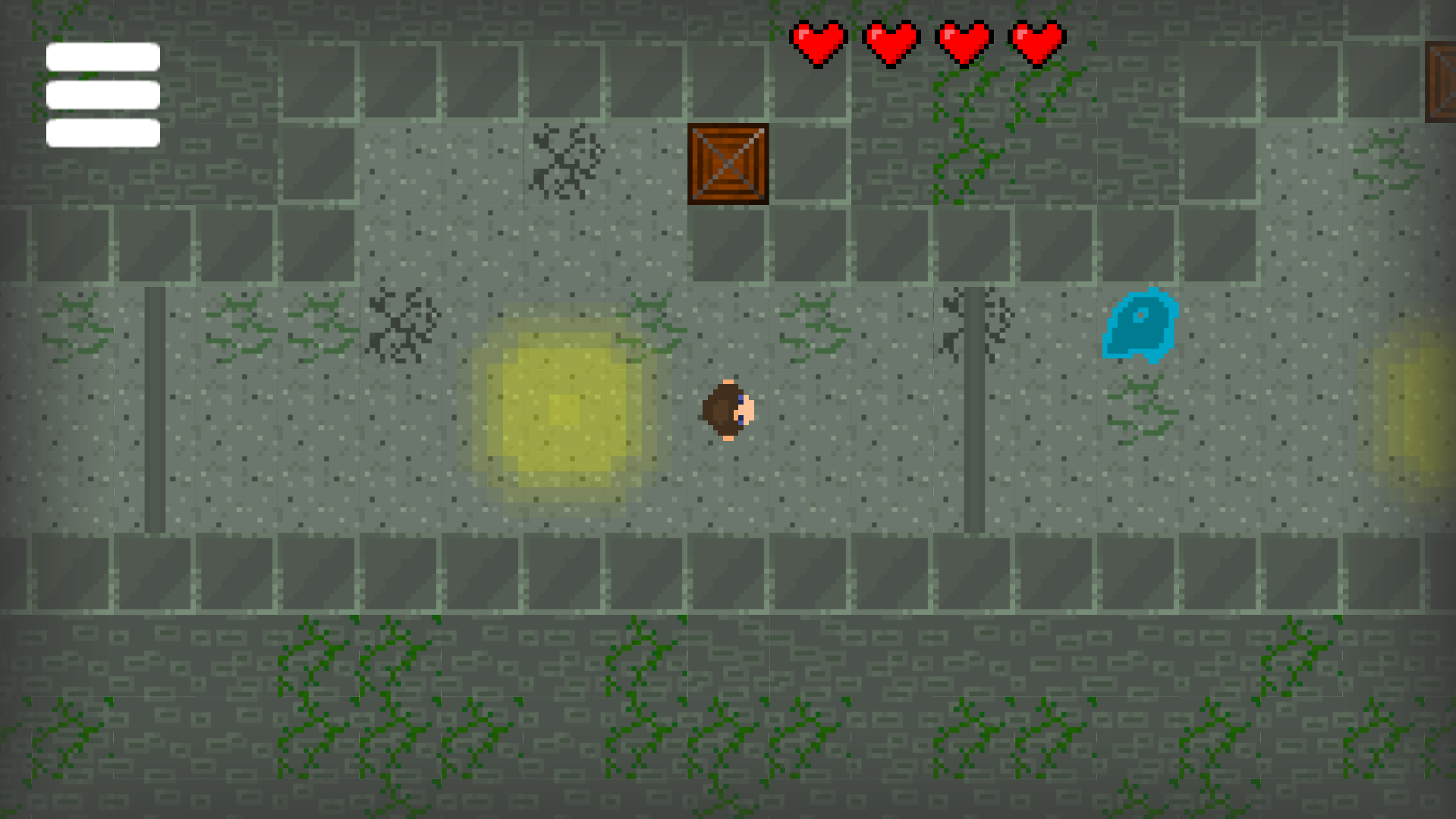Click the middle bar of the menu icon

tap(102, 94)
